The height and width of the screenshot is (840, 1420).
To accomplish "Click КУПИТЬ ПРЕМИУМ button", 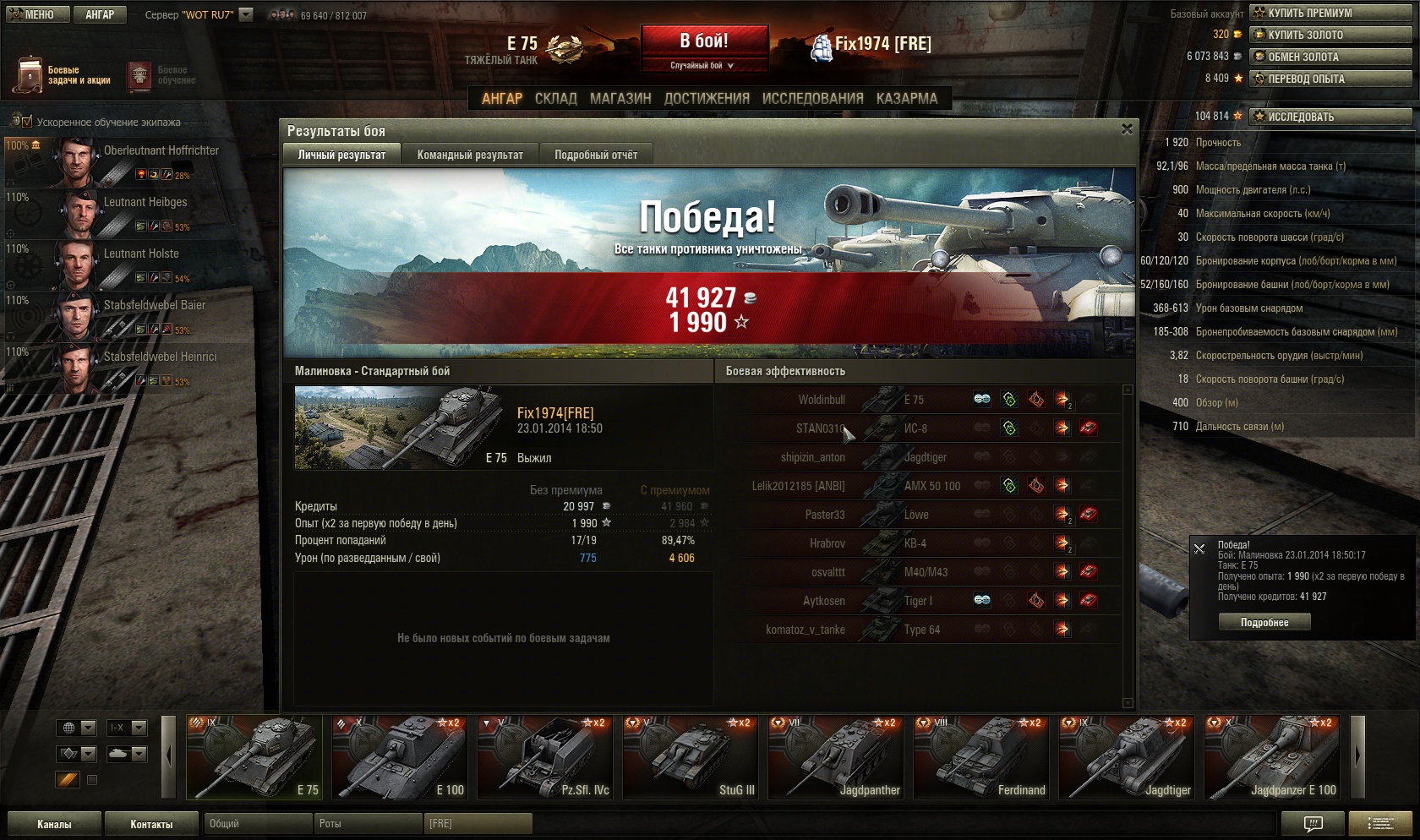I will tap(1330, 13).
